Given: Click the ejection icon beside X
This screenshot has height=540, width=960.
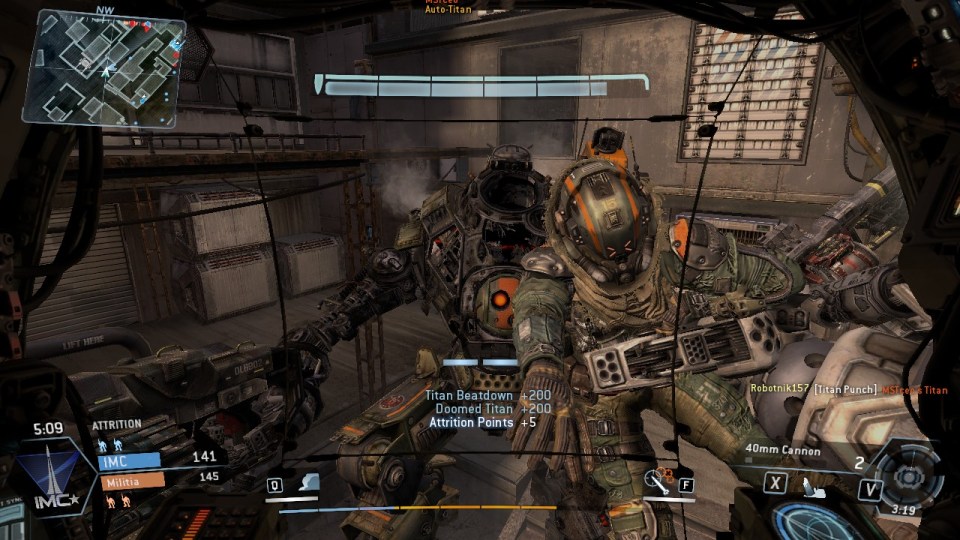Looking at the screenshot, I should tap(812, 487).
